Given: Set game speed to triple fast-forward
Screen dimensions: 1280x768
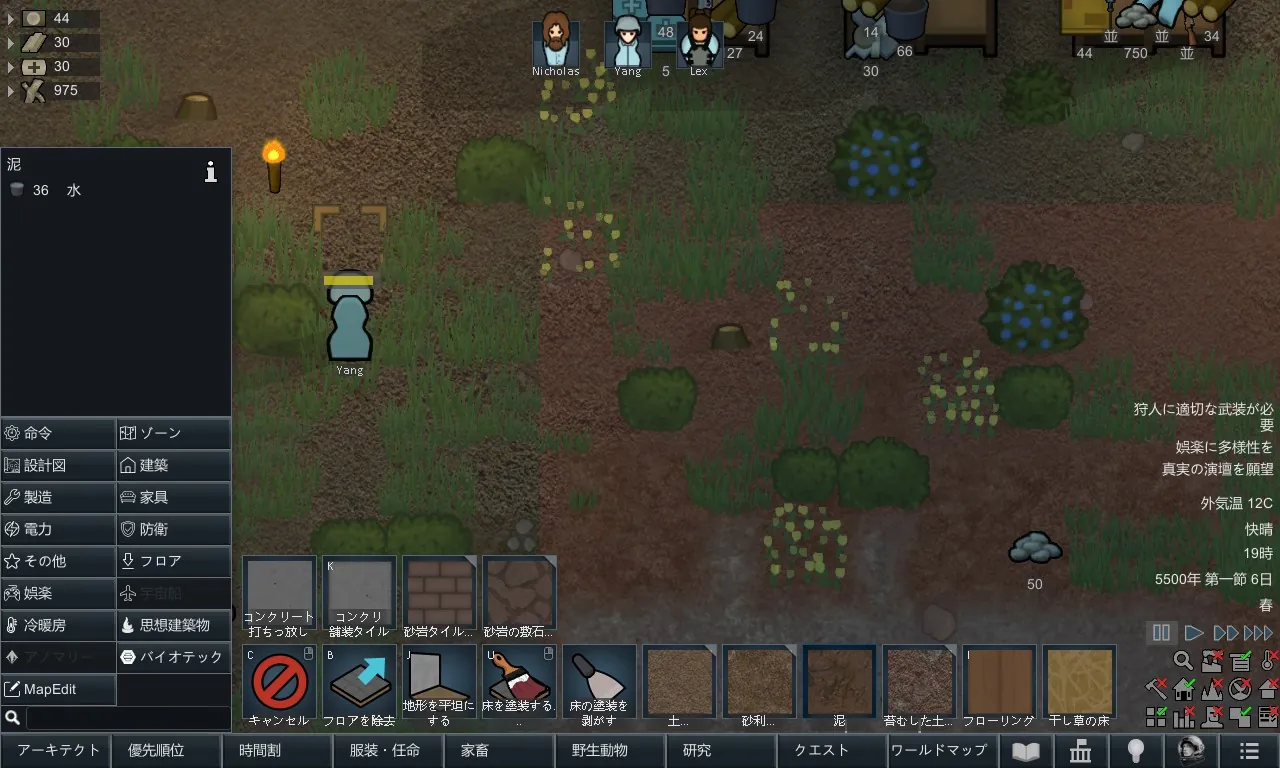Looking at the screenshot, I should tap(1258, 632).
